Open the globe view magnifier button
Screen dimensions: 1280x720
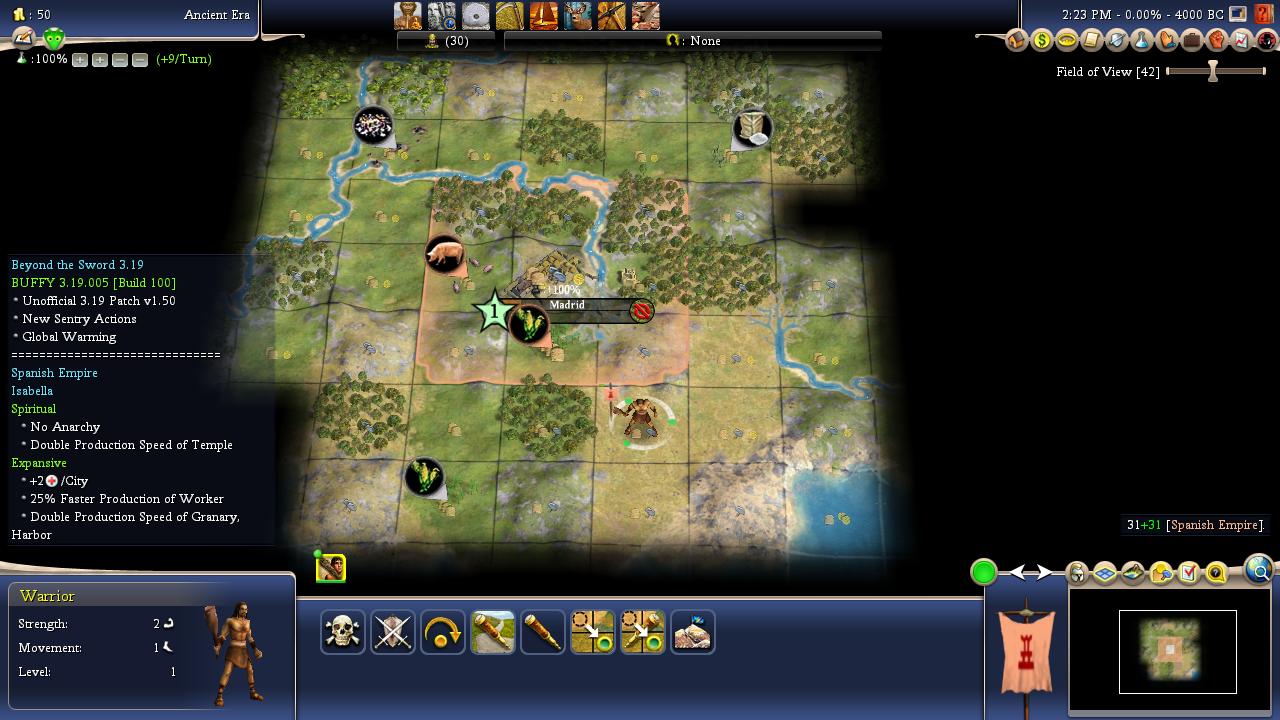[1259, 570]
